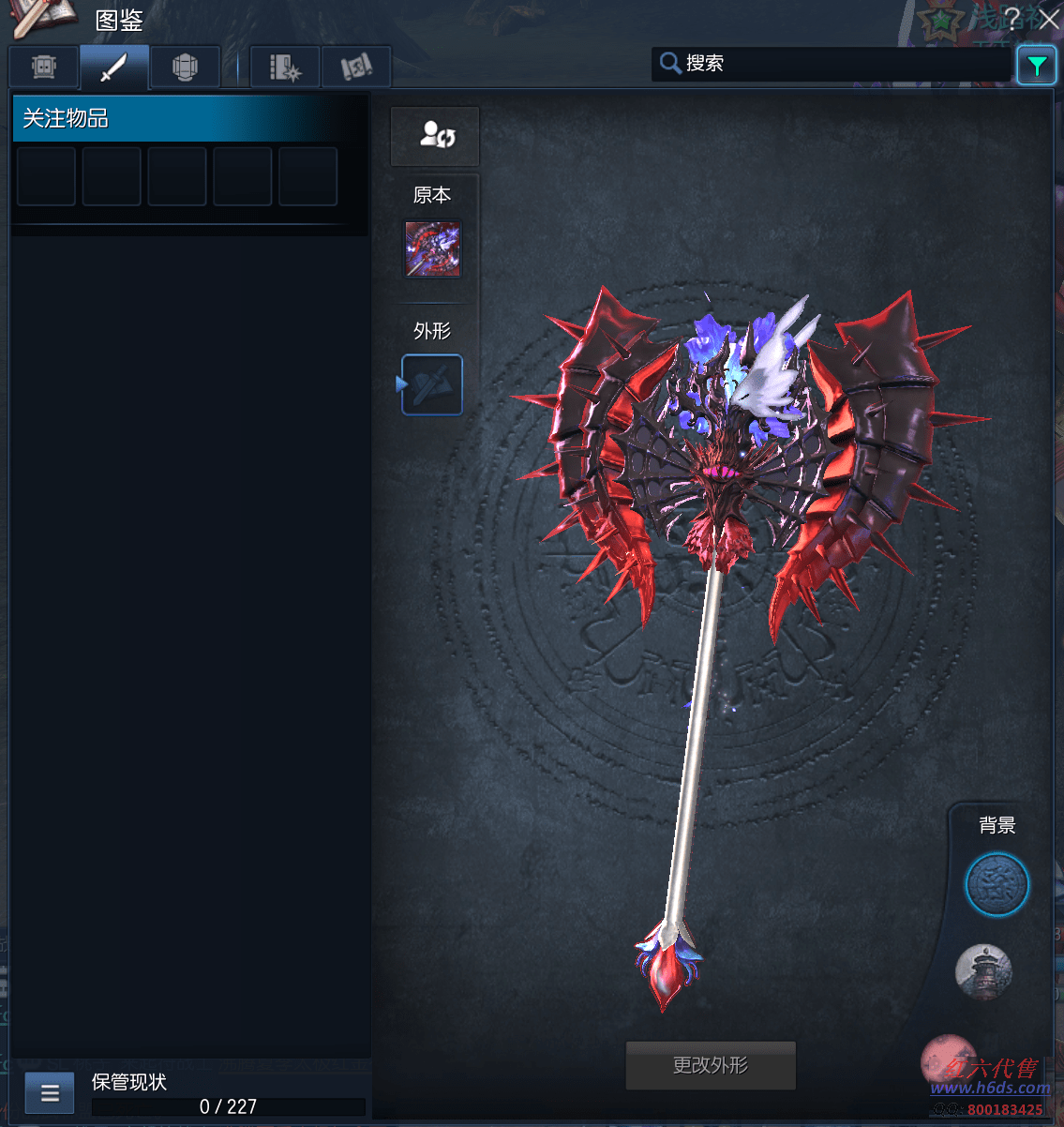
Task: Click the character swap icon button
Action: pyautogui.click(x=435, y=136)
